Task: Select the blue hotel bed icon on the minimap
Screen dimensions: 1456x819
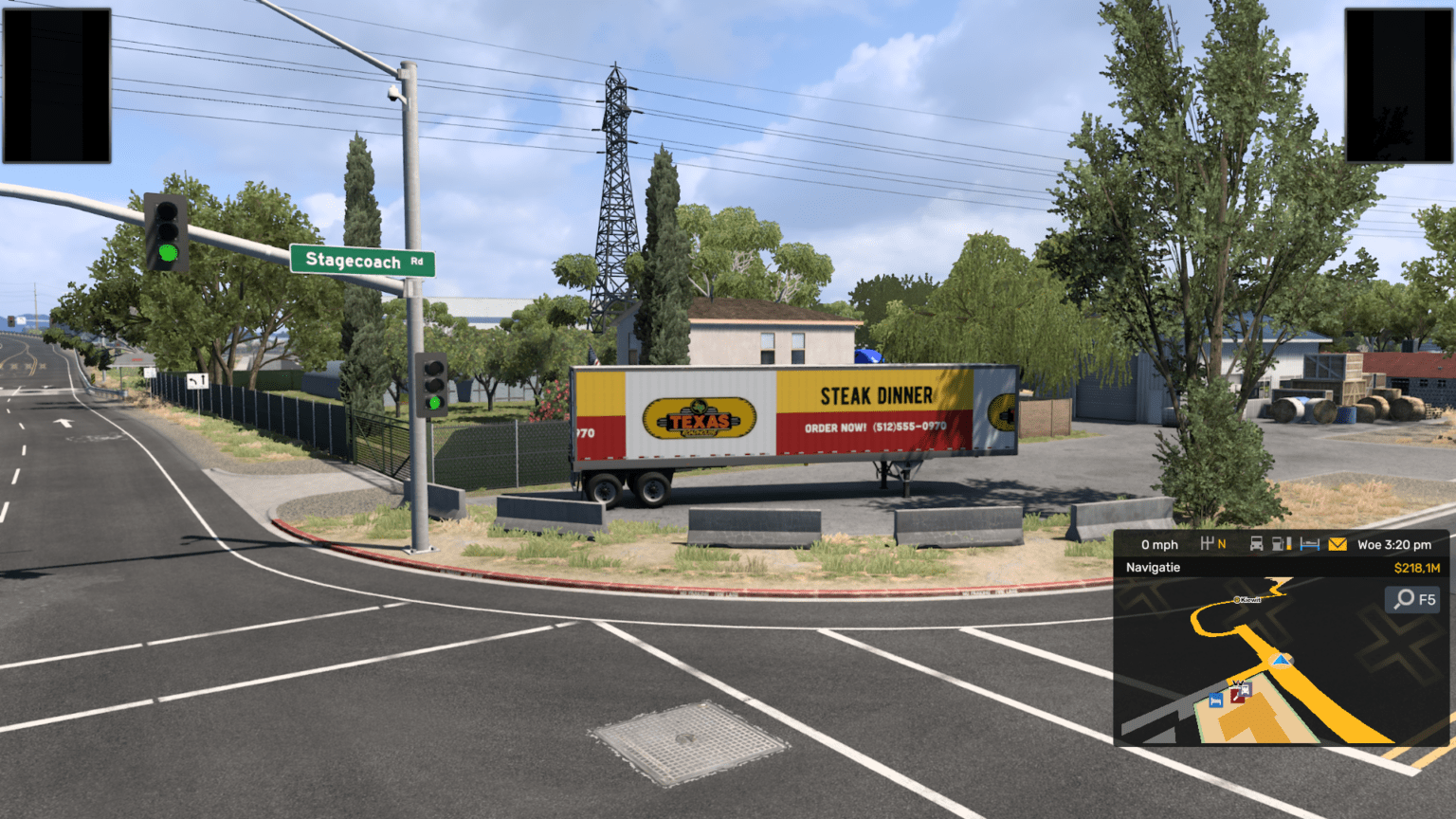Action: tap(1215, 699)
